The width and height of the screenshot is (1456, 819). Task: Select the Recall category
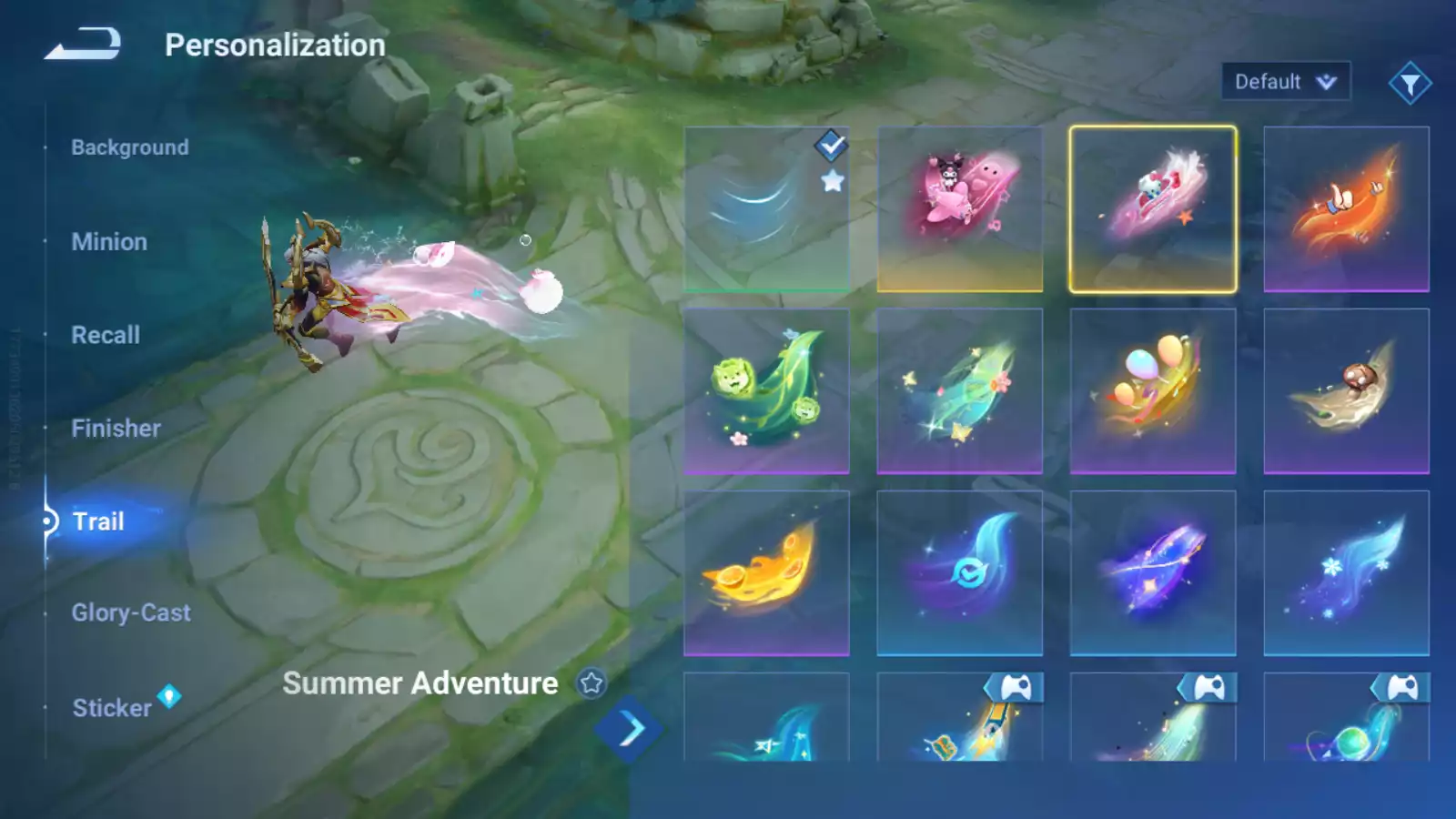[106, 335]
